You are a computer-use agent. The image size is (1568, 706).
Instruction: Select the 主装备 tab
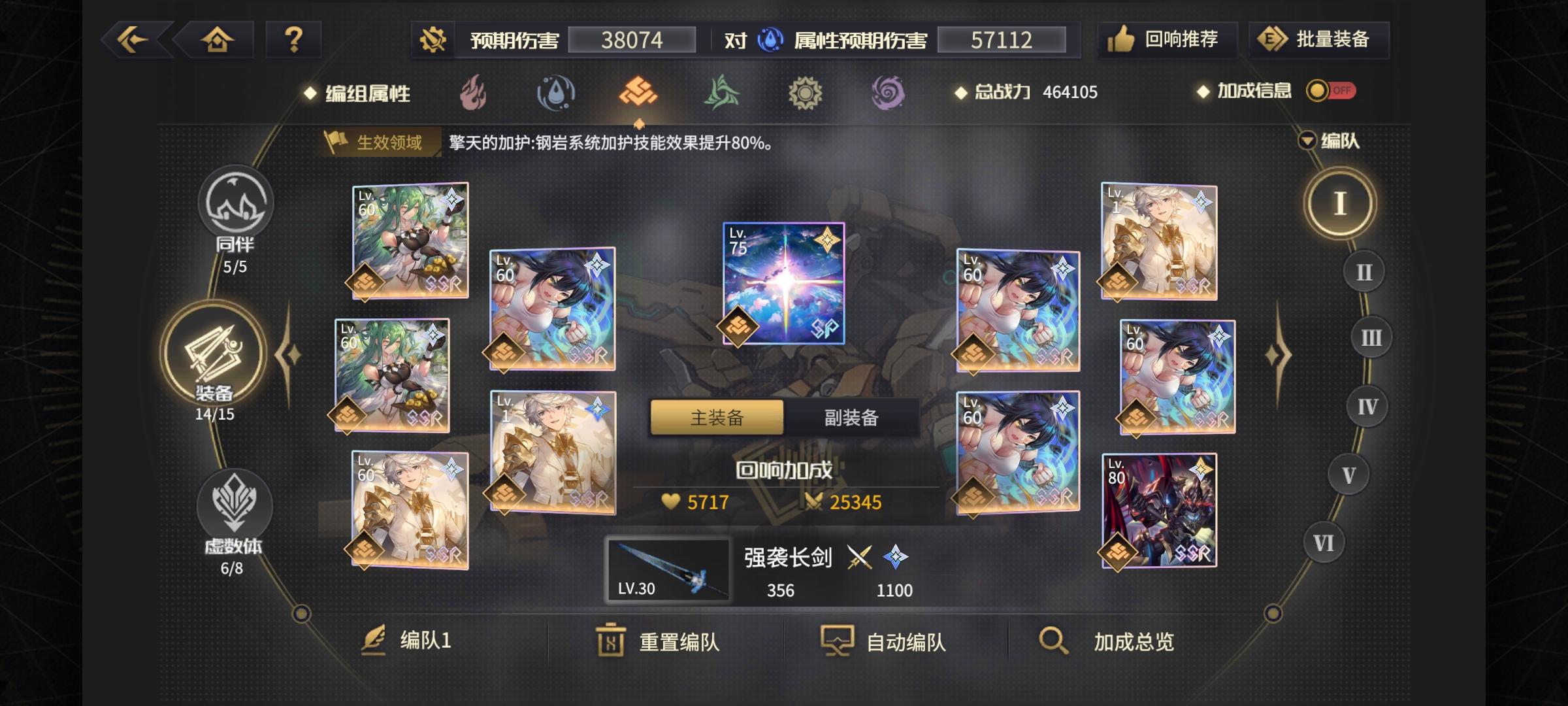click(x=716, y=418)
